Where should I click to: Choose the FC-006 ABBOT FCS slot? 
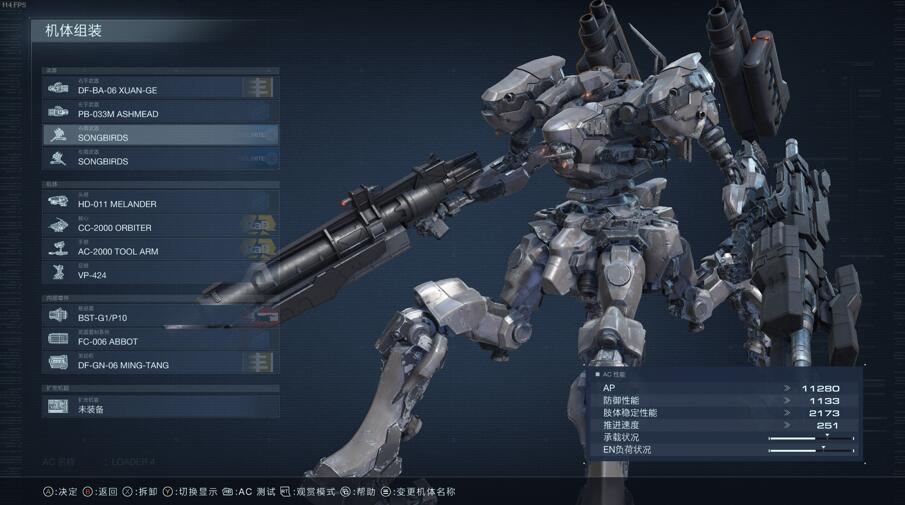pos(160,340)
